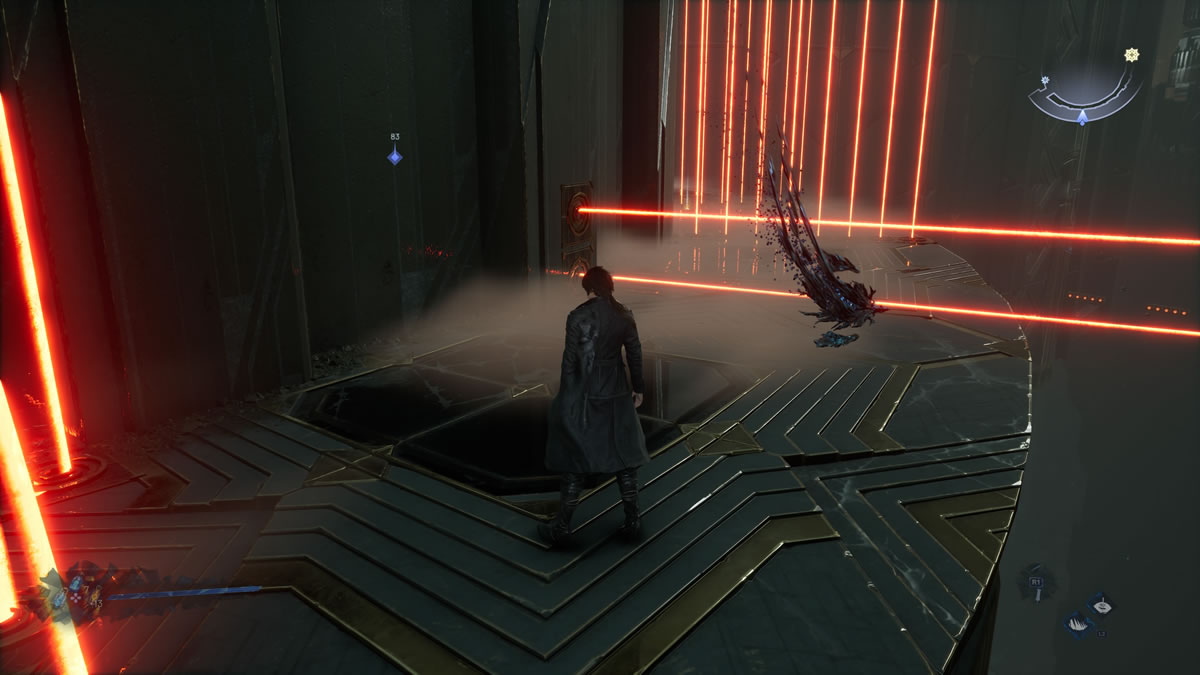
Task: Click the blue diamond waypoint marker labeled 83
Action: point(395,155)
